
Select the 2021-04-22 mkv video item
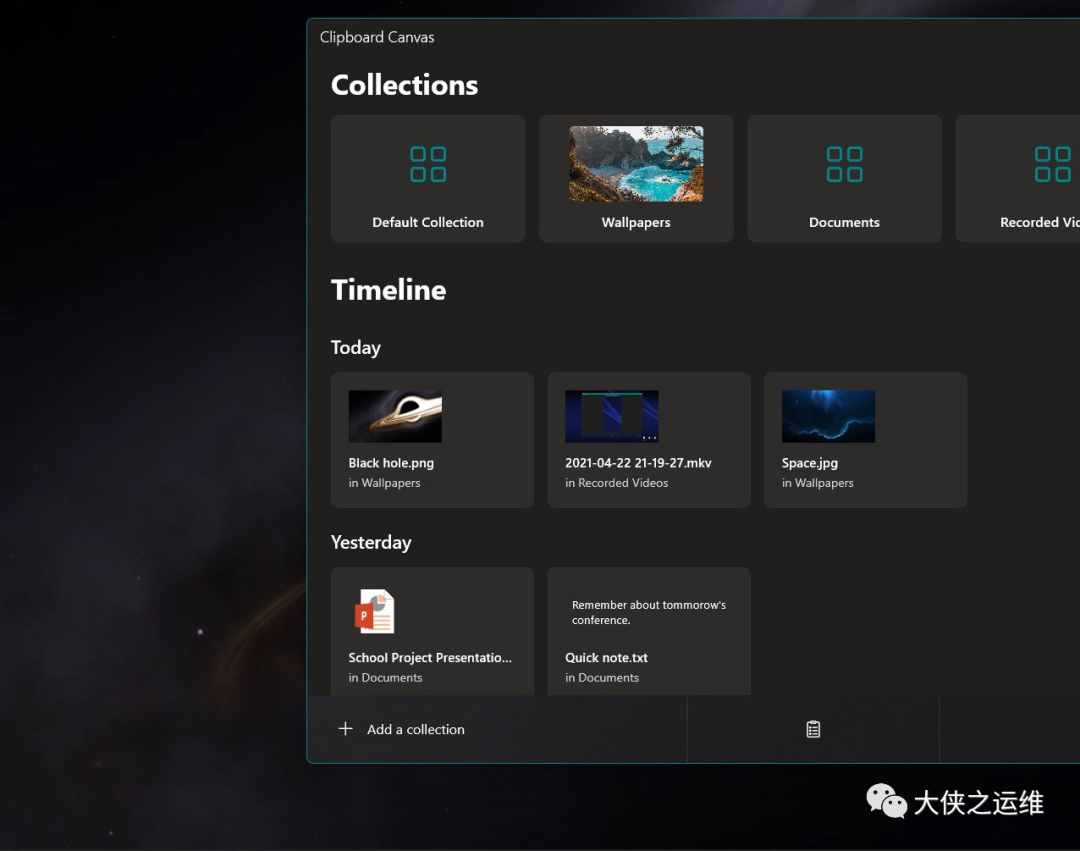click(x=649, y=440)
